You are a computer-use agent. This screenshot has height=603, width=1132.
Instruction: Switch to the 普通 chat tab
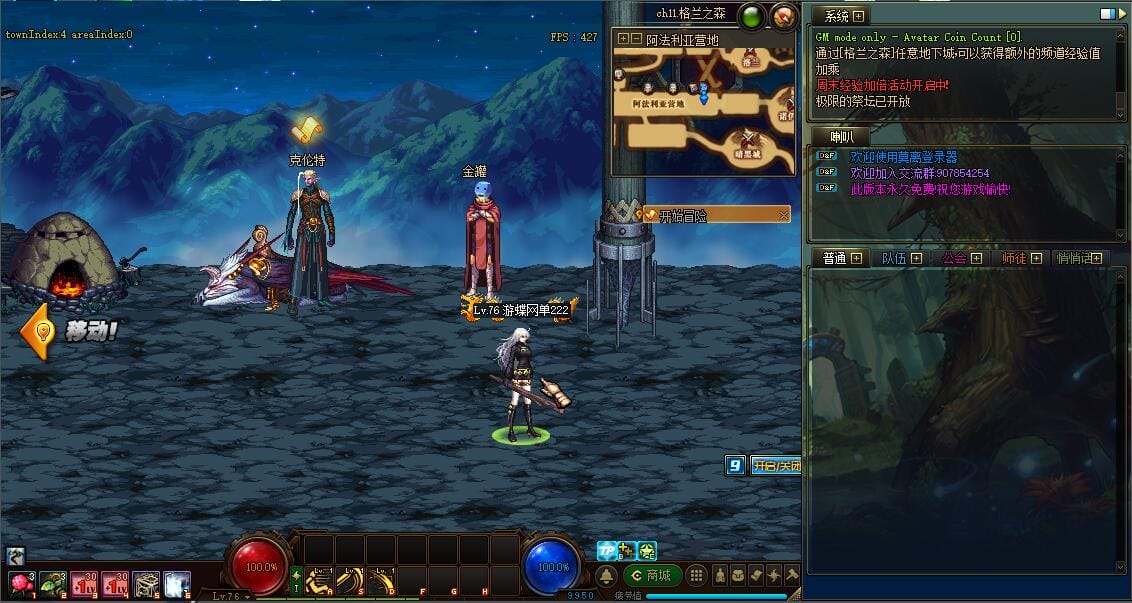click(x=834, y=258)
